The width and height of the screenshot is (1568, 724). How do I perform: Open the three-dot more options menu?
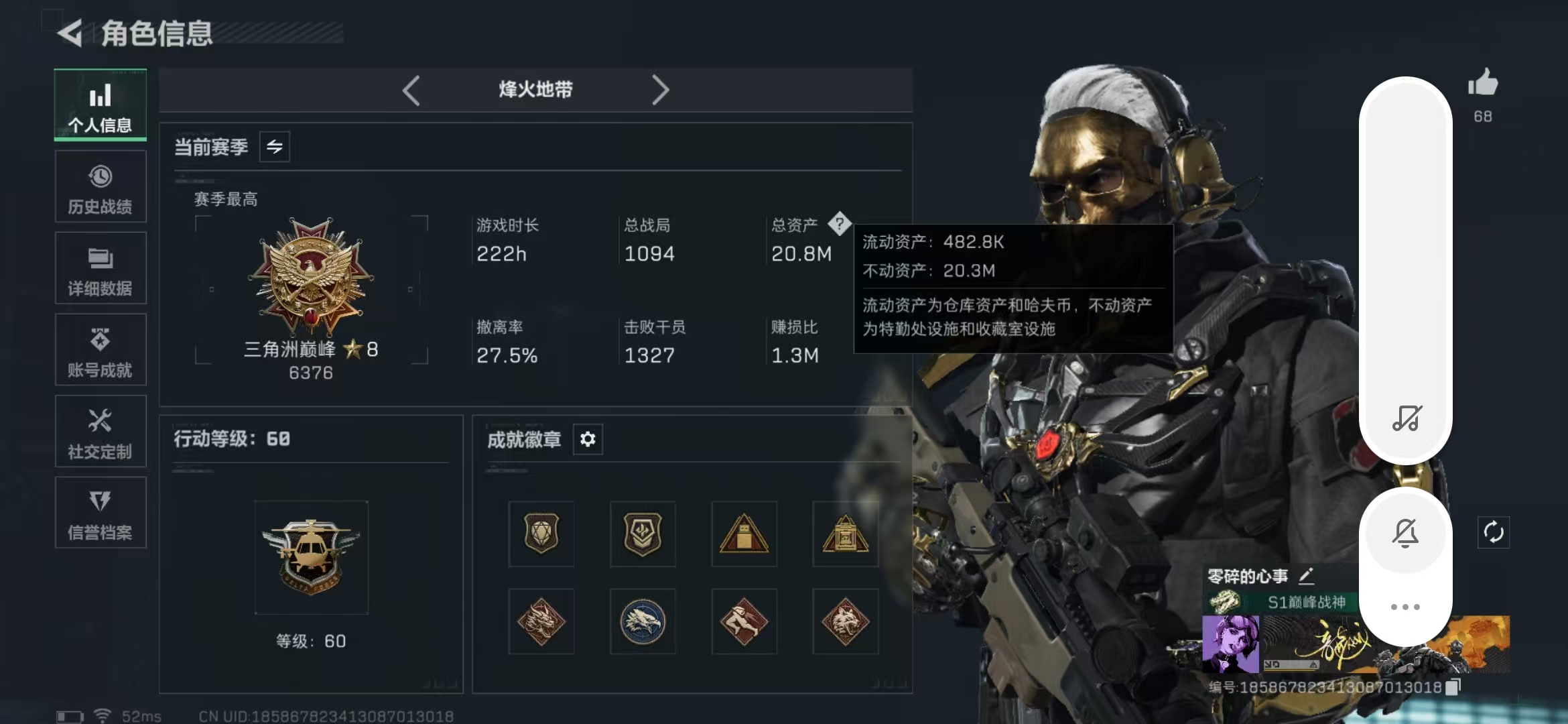point(1406,605)
